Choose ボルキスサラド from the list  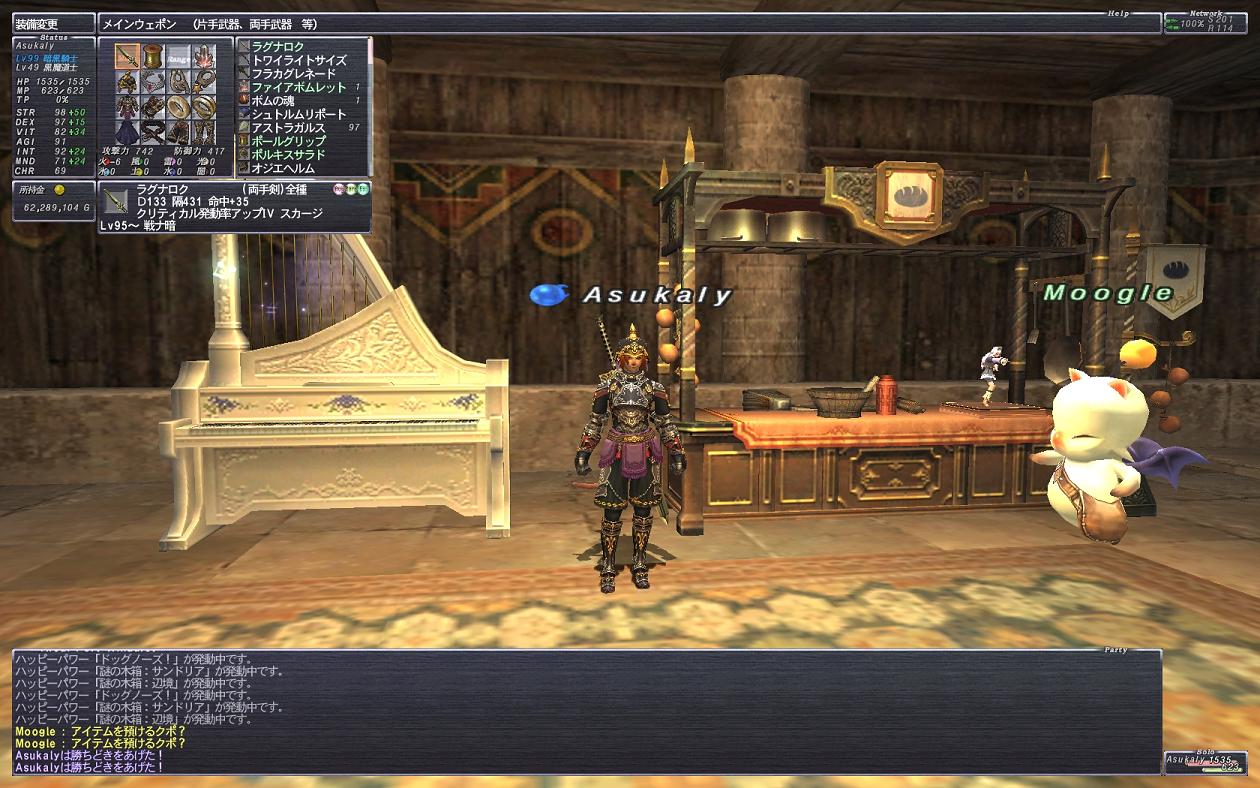click(x=289, y=155)
